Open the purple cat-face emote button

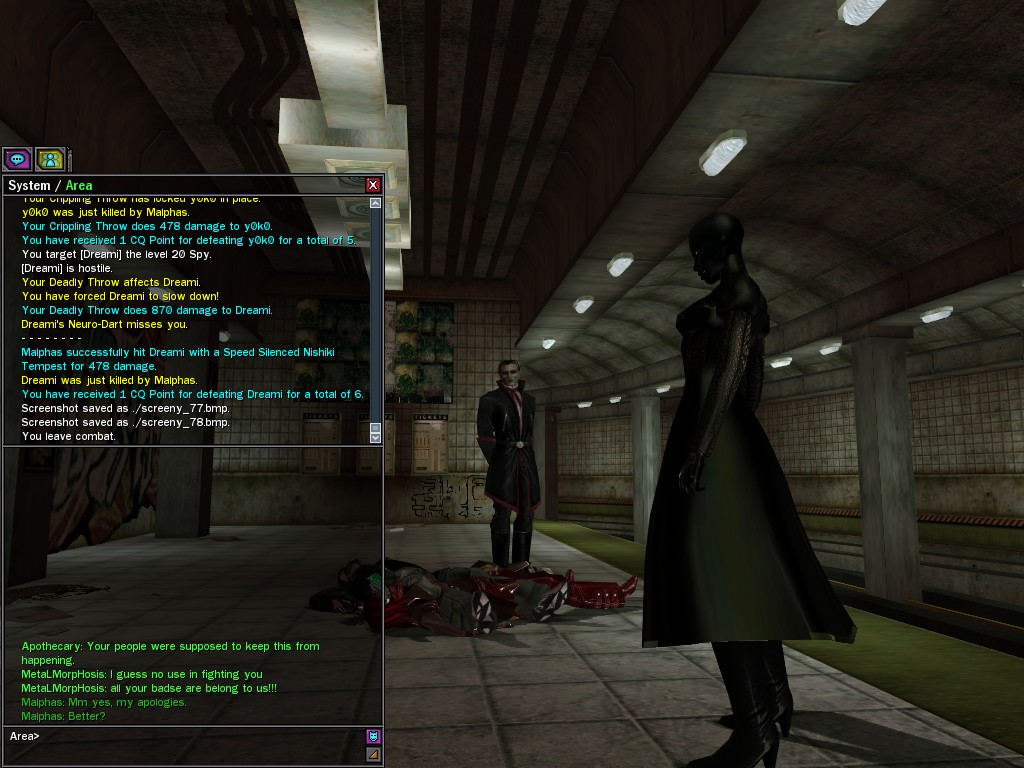click(x=373, y=736)
